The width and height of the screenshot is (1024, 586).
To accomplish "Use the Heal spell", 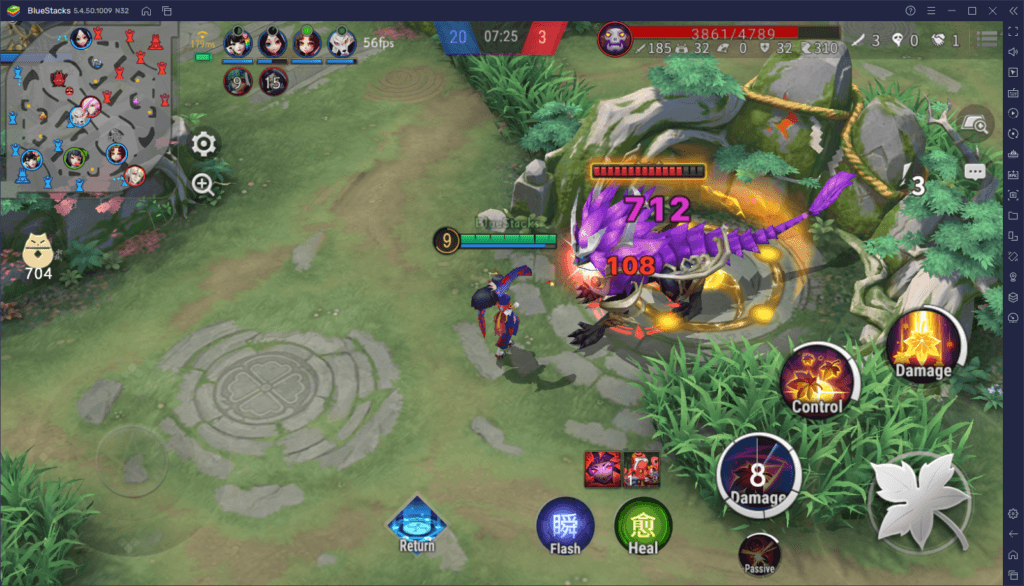I will pyautogui.click(x=643, y=526).
